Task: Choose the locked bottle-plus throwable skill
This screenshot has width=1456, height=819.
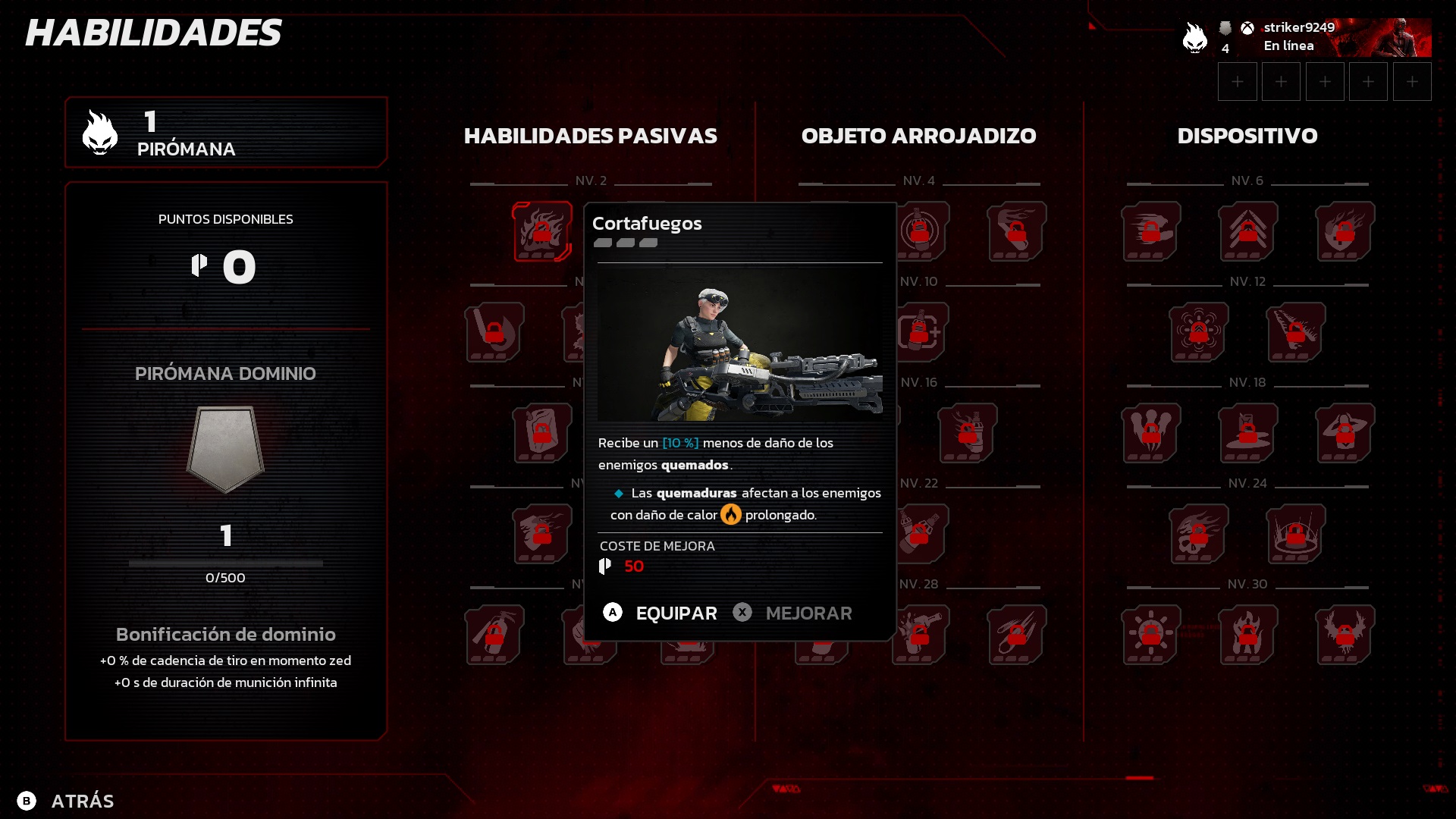Action: click(920, 332)
